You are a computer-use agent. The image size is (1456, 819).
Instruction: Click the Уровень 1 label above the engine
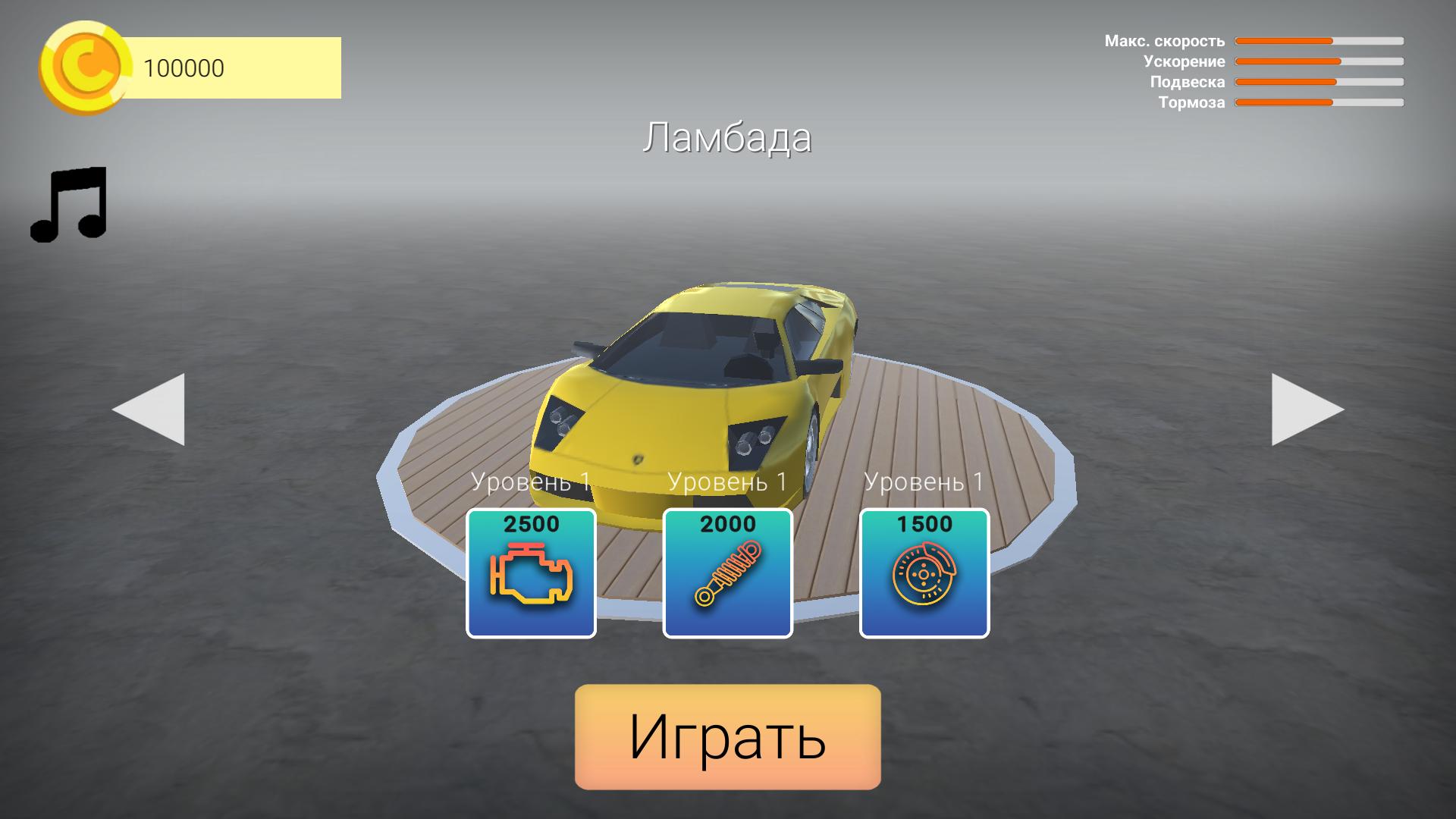531,479
